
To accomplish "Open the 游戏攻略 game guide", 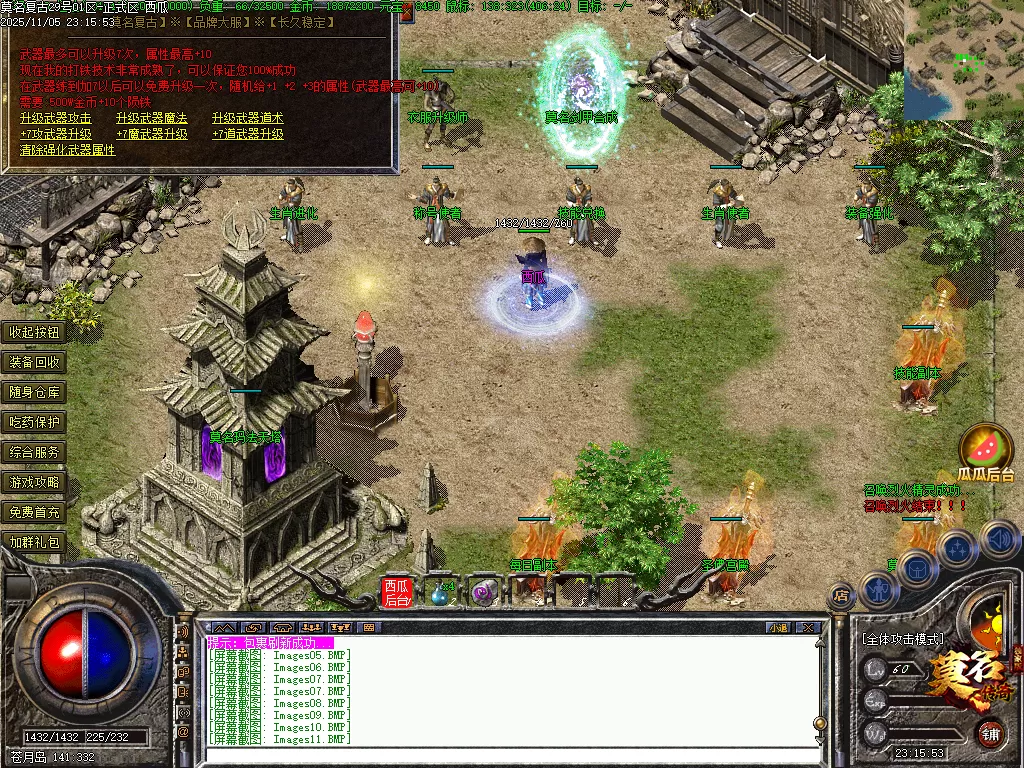I will [x=35, y=482].
